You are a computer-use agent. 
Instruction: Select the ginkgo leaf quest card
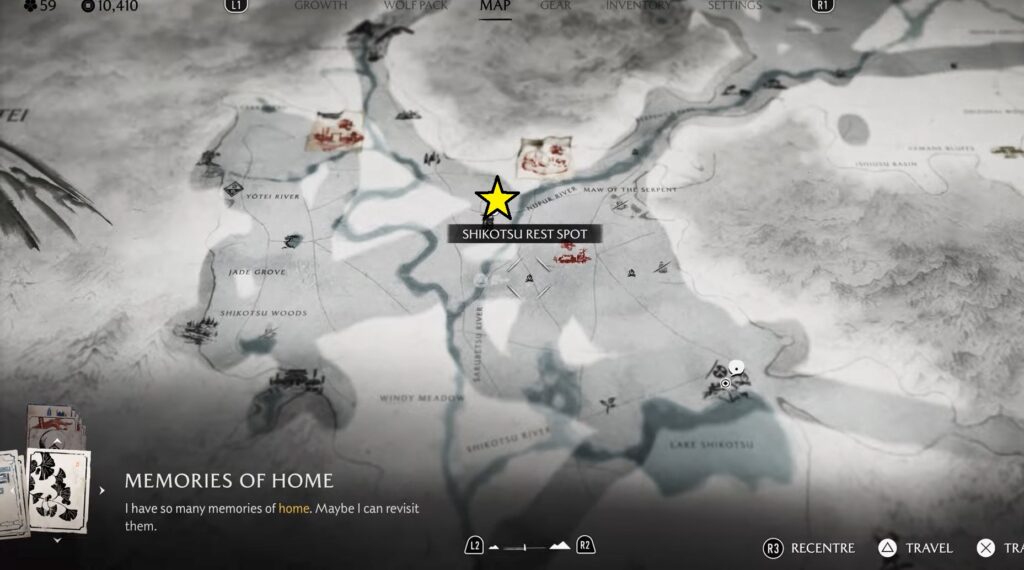pos(59,487)
